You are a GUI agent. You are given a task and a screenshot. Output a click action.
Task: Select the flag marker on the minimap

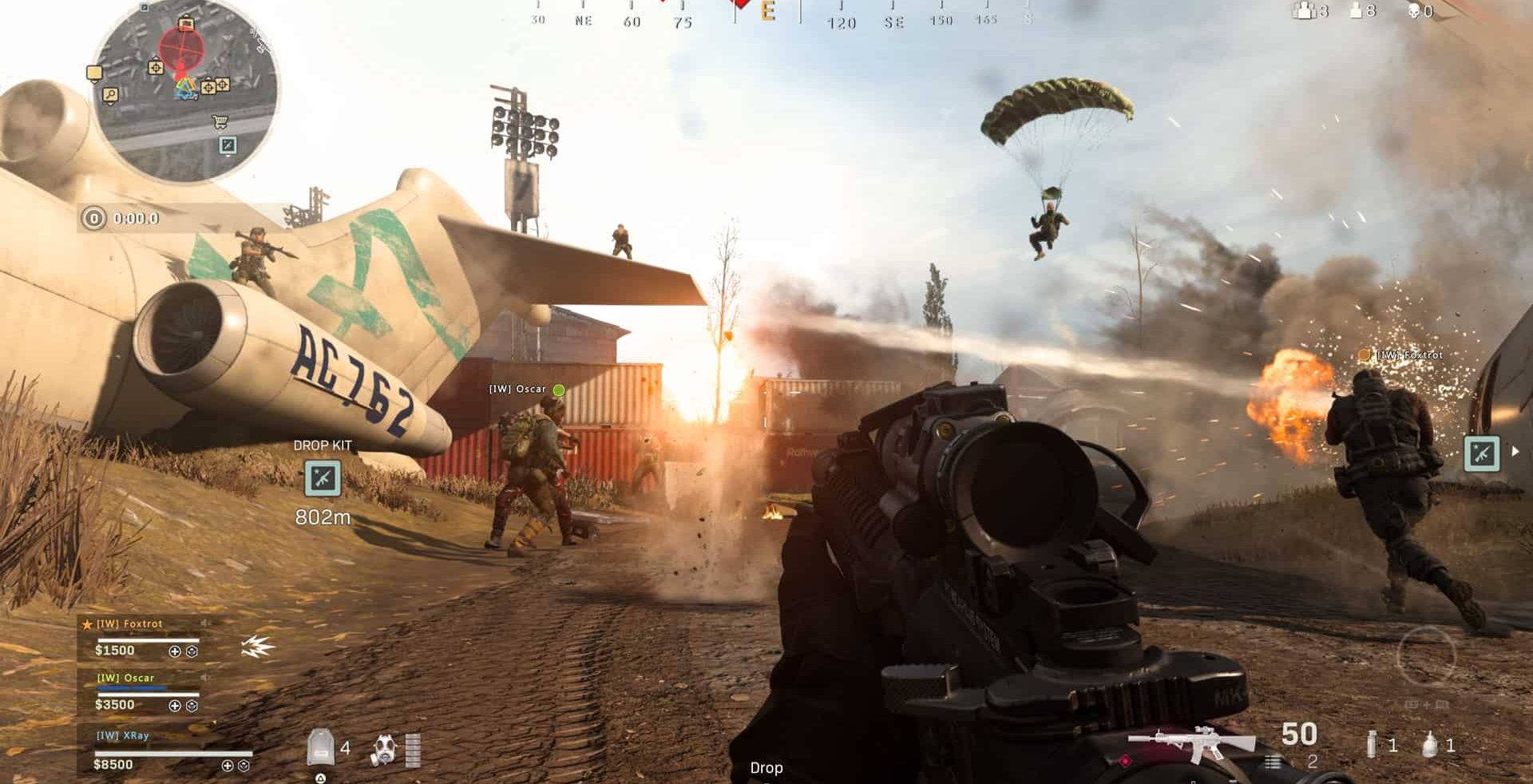point(94,73)
